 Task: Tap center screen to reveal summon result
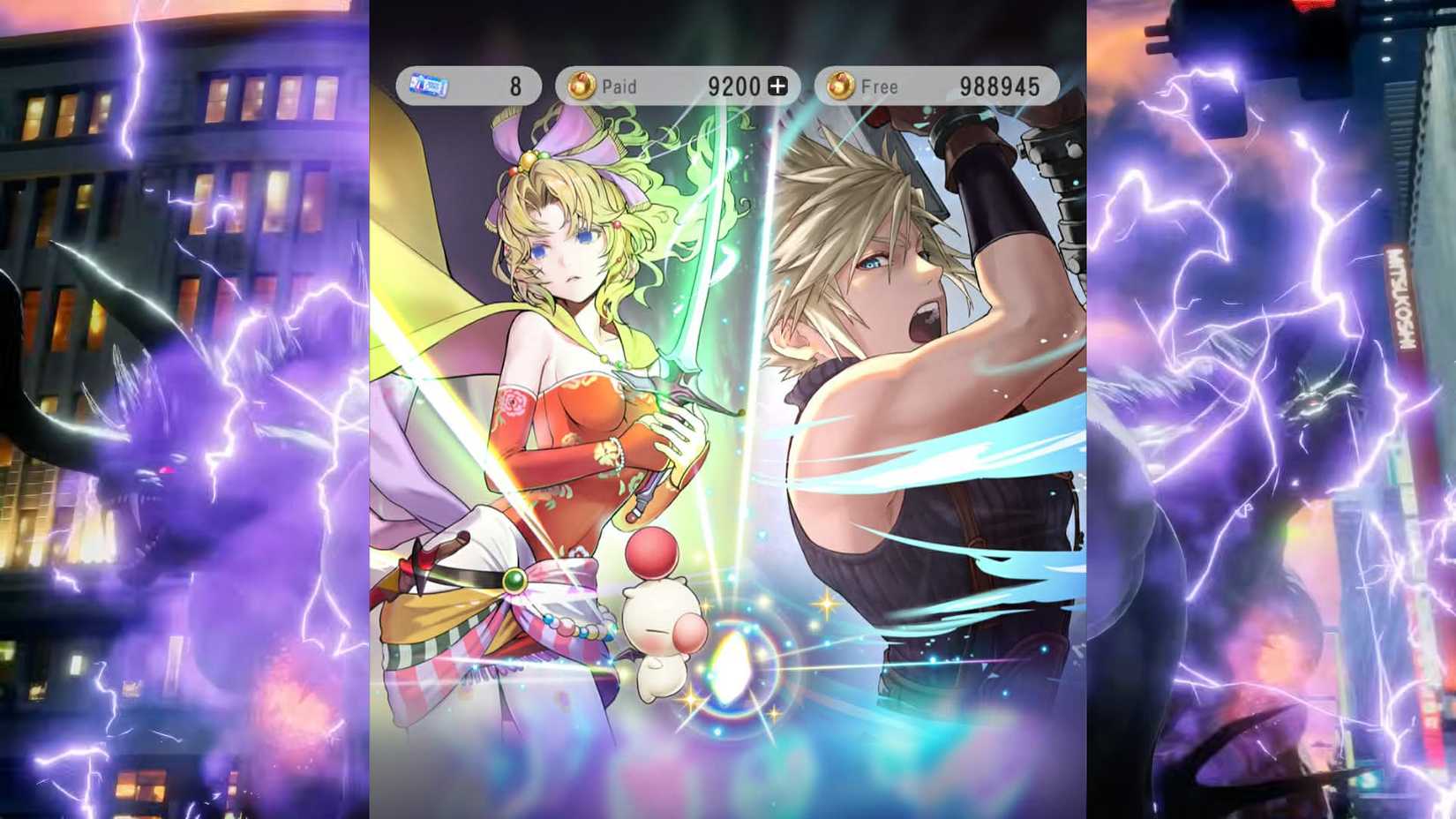(x=728, y=409)
